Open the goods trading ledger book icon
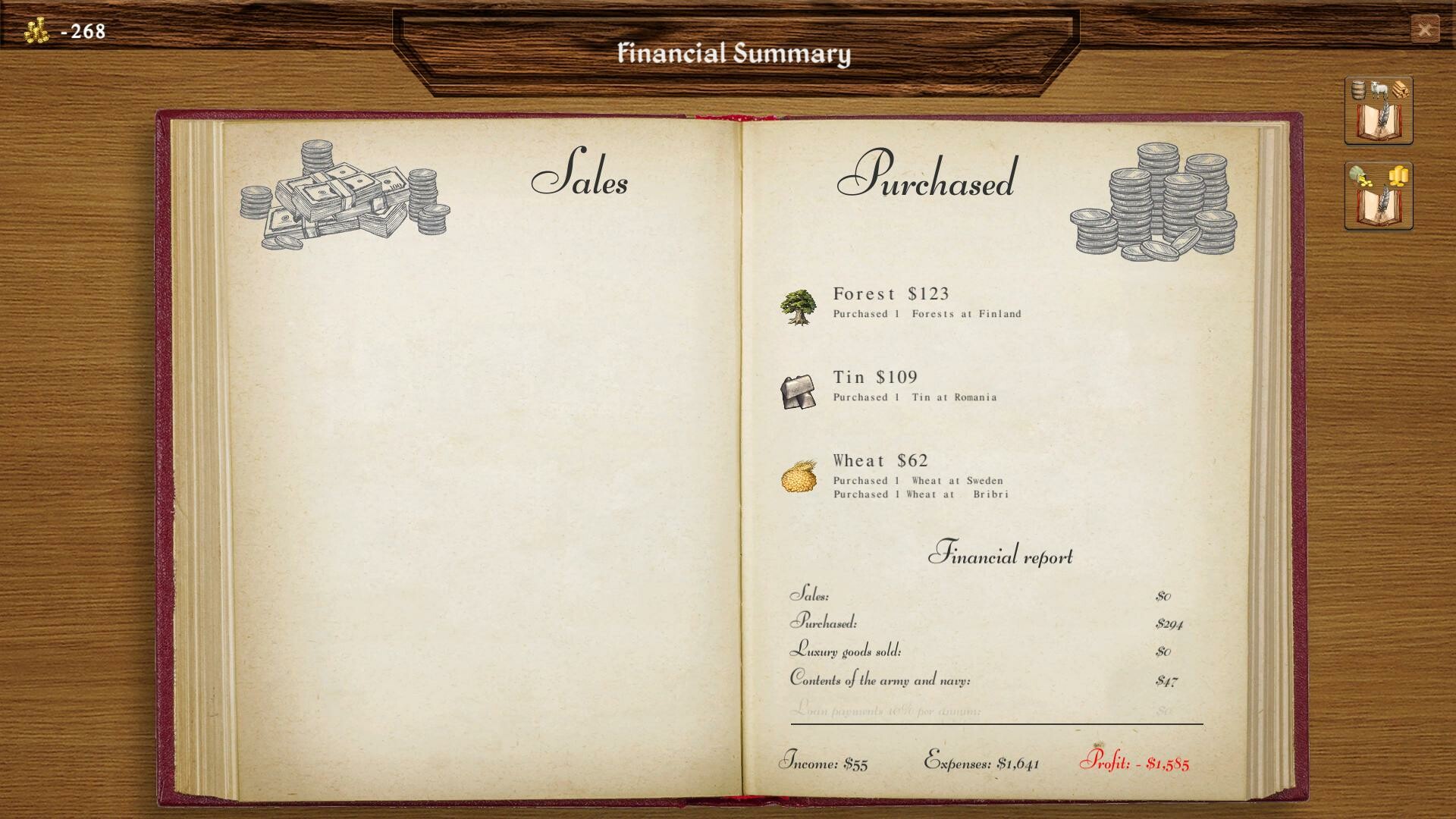The width and height of the screenshot is (1456, 819). click(1378, 110)
